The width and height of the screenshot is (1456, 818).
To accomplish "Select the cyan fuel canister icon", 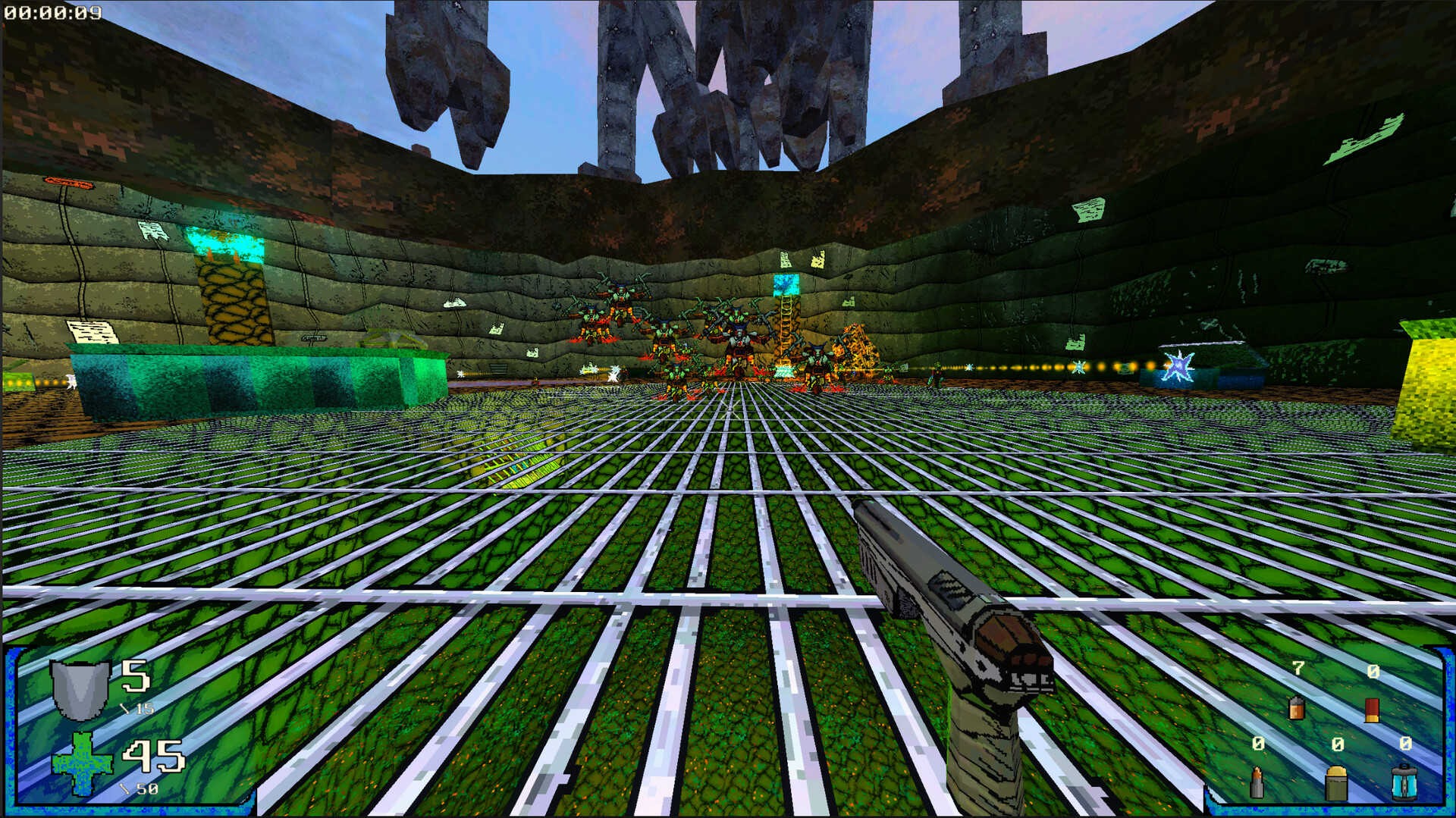I will [1404, 783].
